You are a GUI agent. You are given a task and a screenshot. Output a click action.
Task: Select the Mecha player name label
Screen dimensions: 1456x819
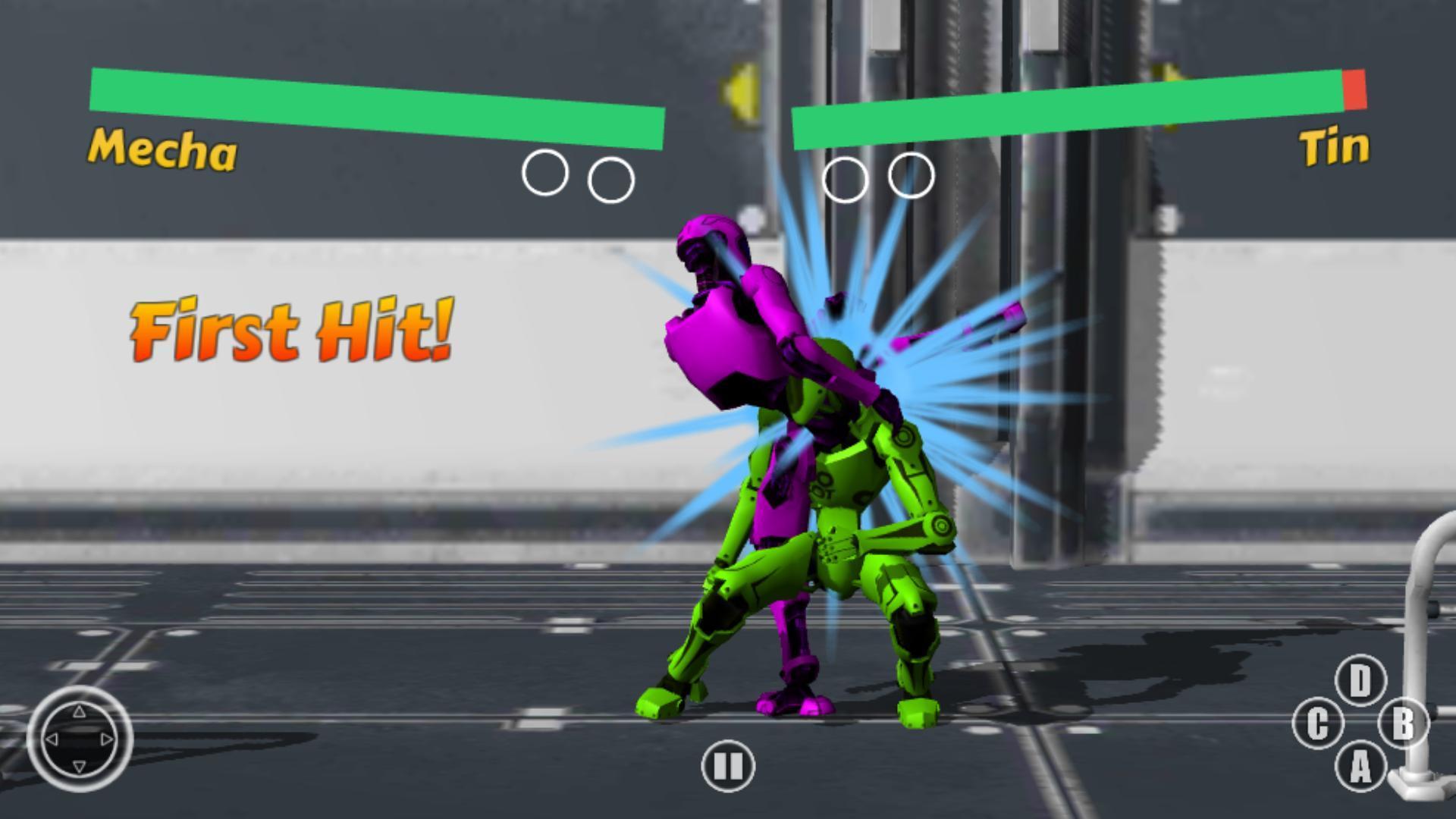click(162, 150)
